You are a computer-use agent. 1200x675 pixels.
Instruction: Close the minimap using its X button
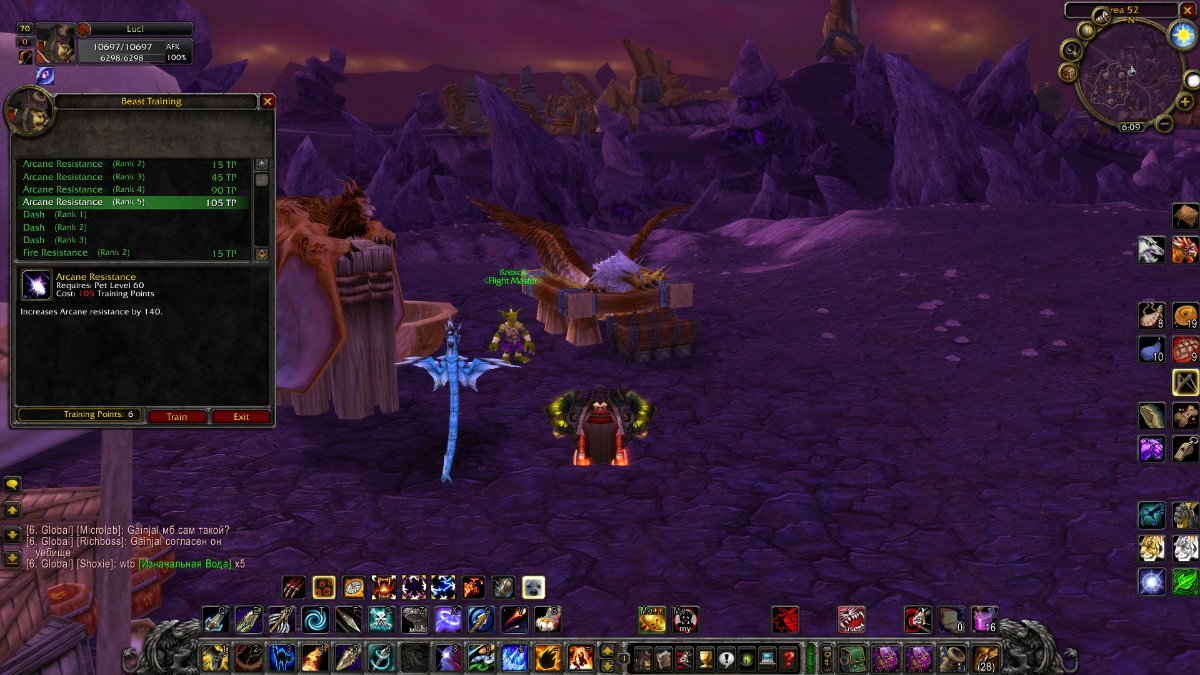[1186, 11]
